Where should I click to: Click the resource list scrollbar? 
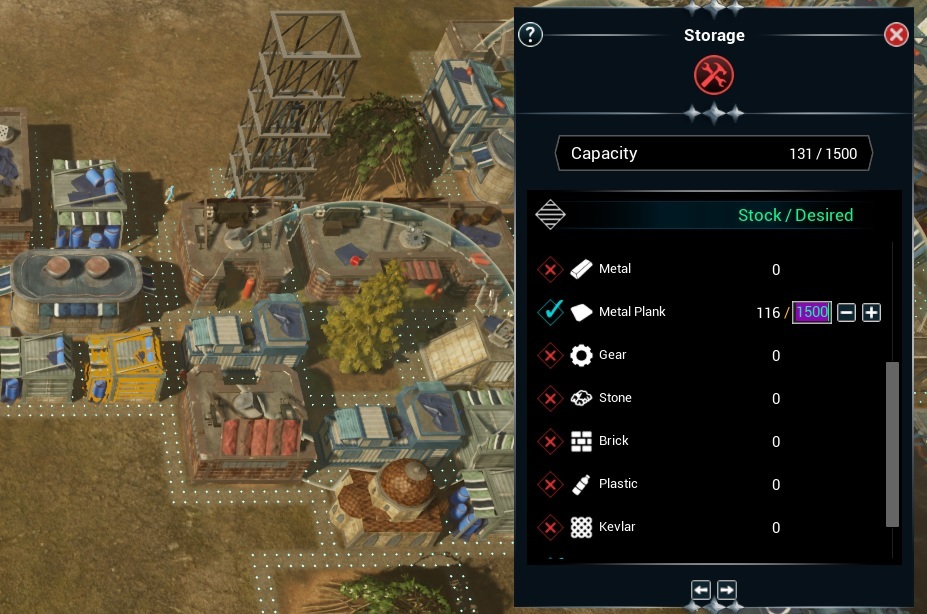(892, 444)
